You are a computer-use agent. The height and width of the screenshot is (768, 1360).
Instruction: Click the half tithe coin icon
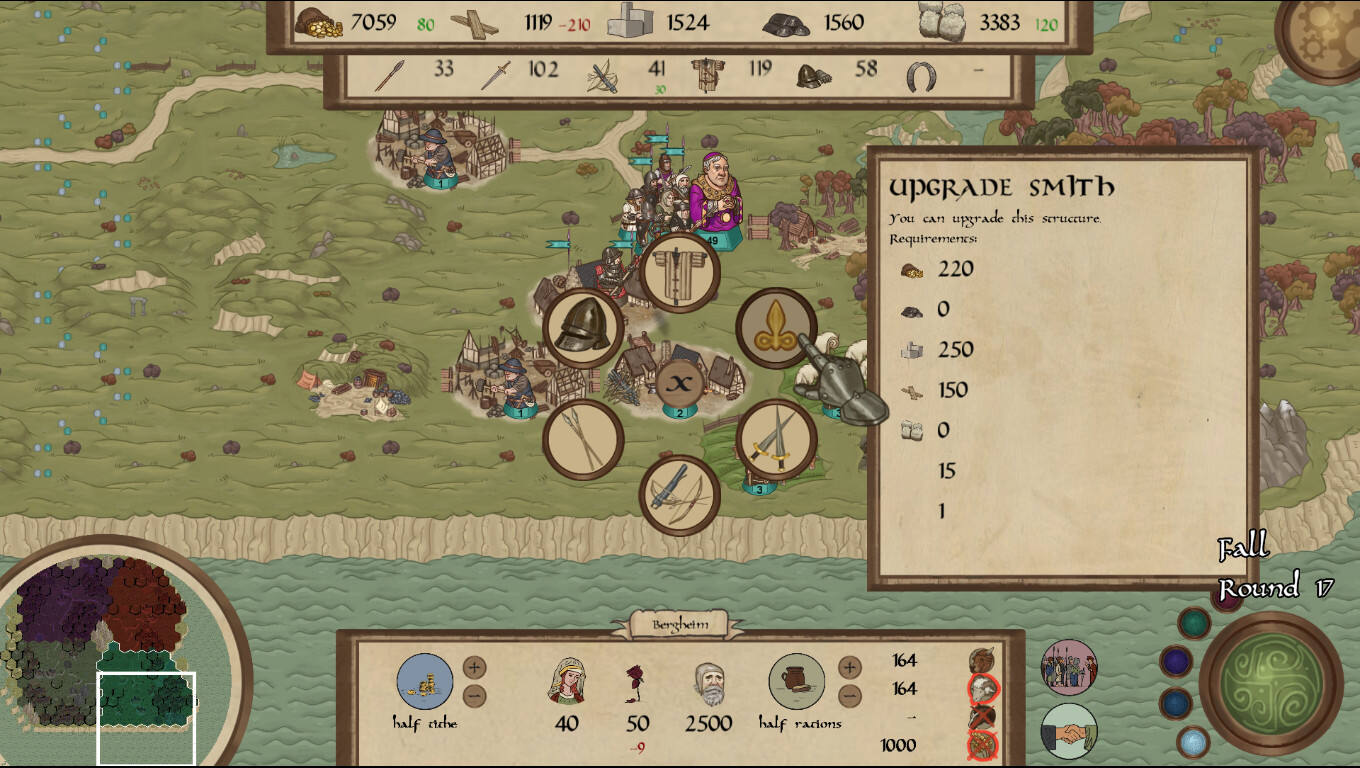click(x=425, y=681)
